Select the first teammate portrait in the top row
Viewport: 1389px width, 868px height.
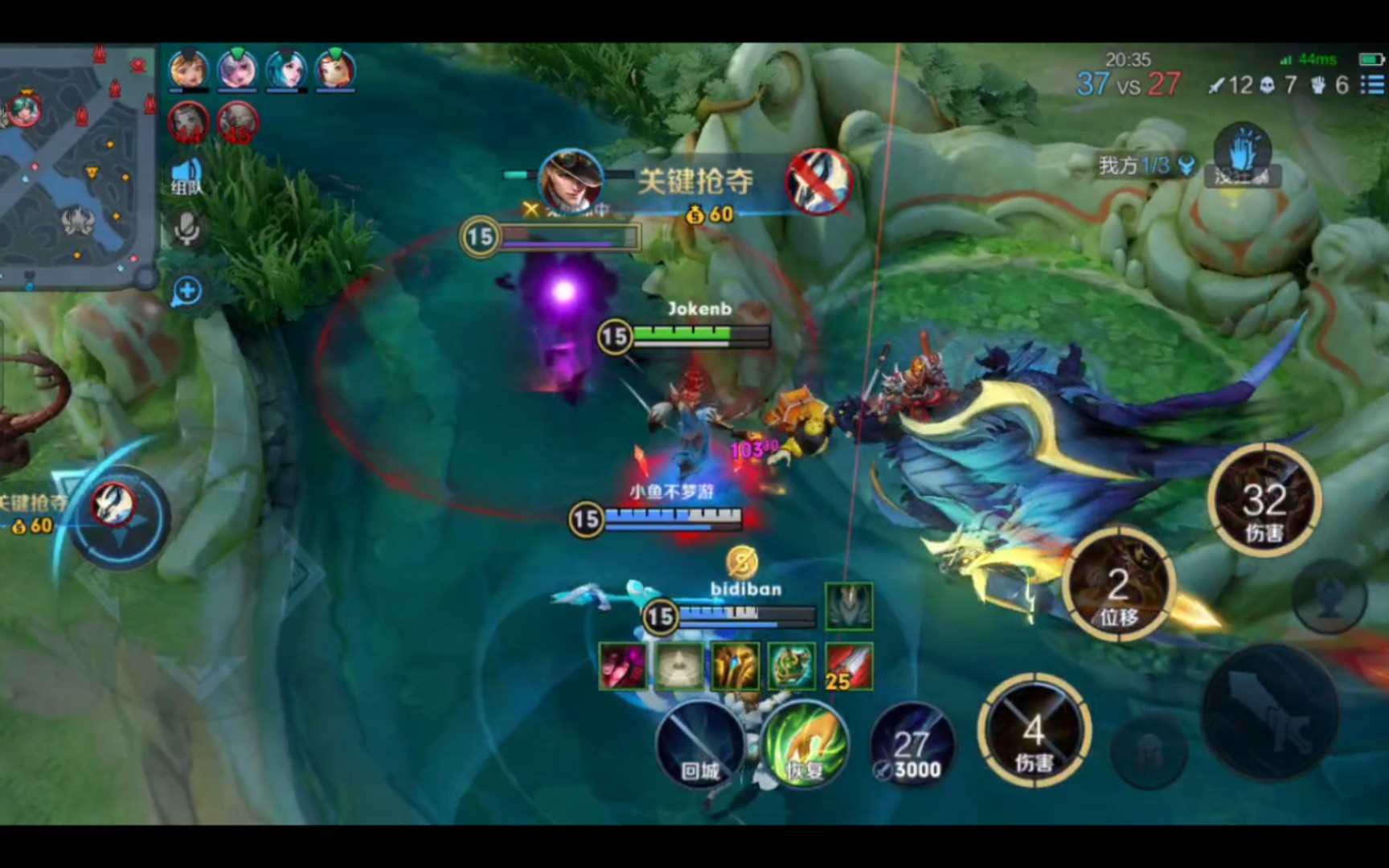point(188,69)
